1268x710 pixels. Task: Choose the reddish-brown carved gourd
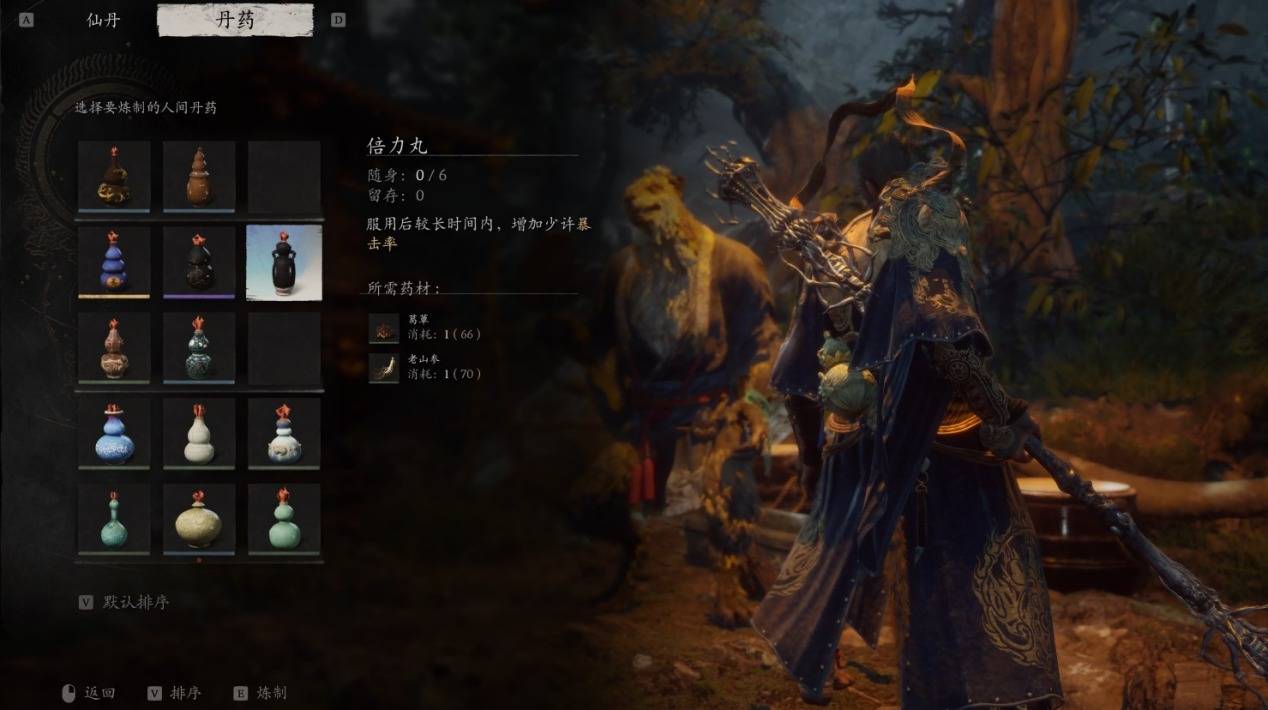pos(114,346)
